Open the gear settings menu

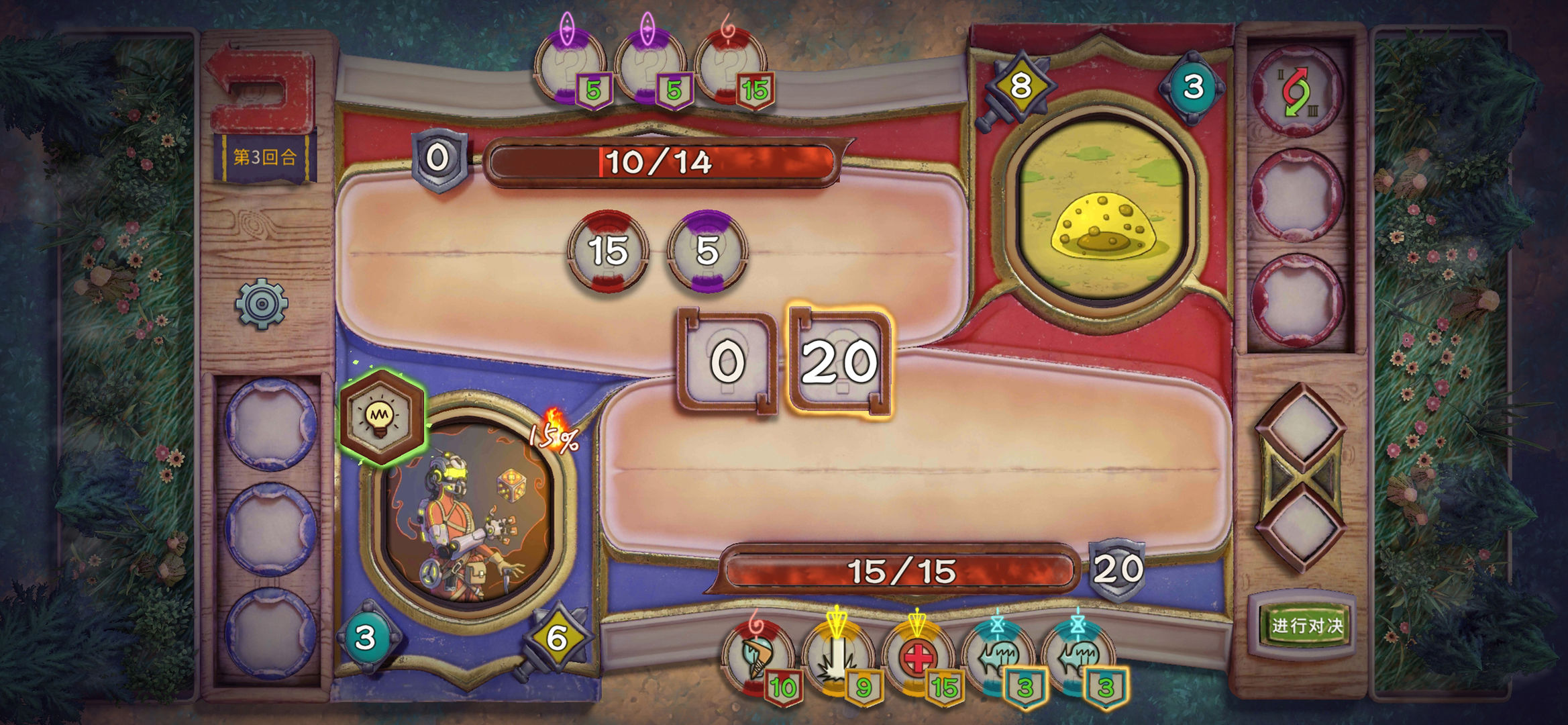(x=262, y=304)
